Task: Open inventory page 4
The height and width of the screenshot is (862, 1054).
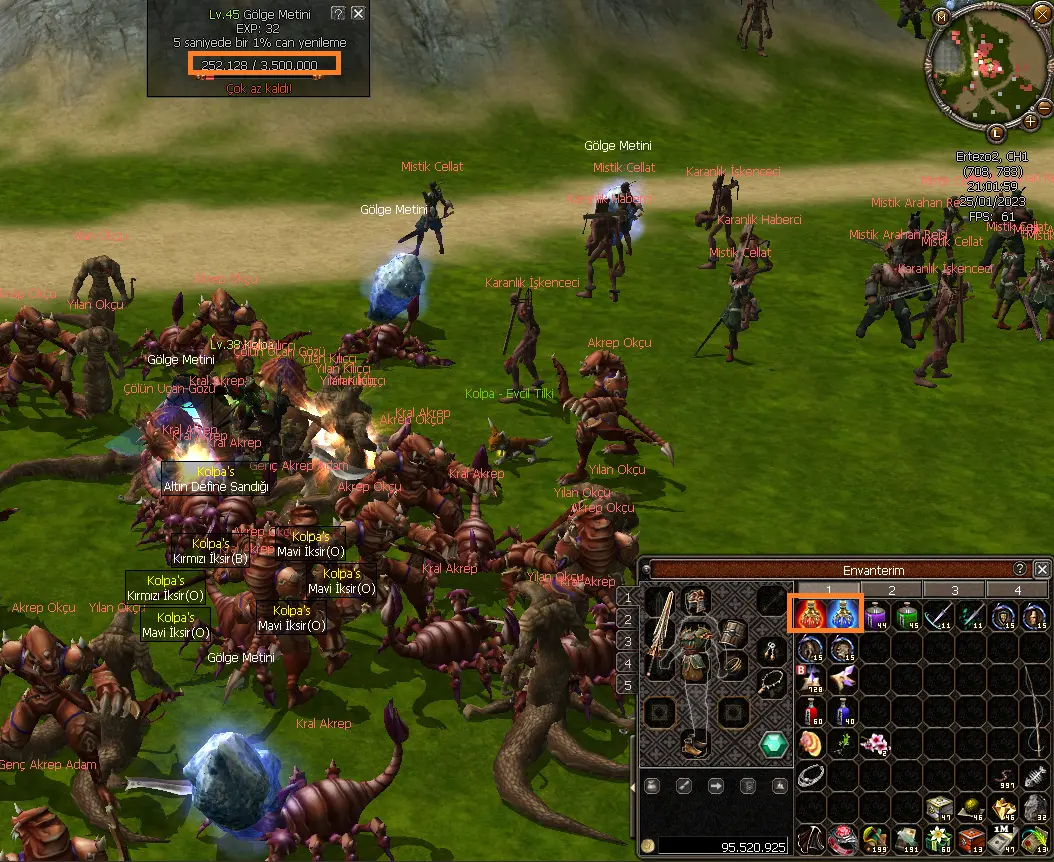Action: (1018, 590)
